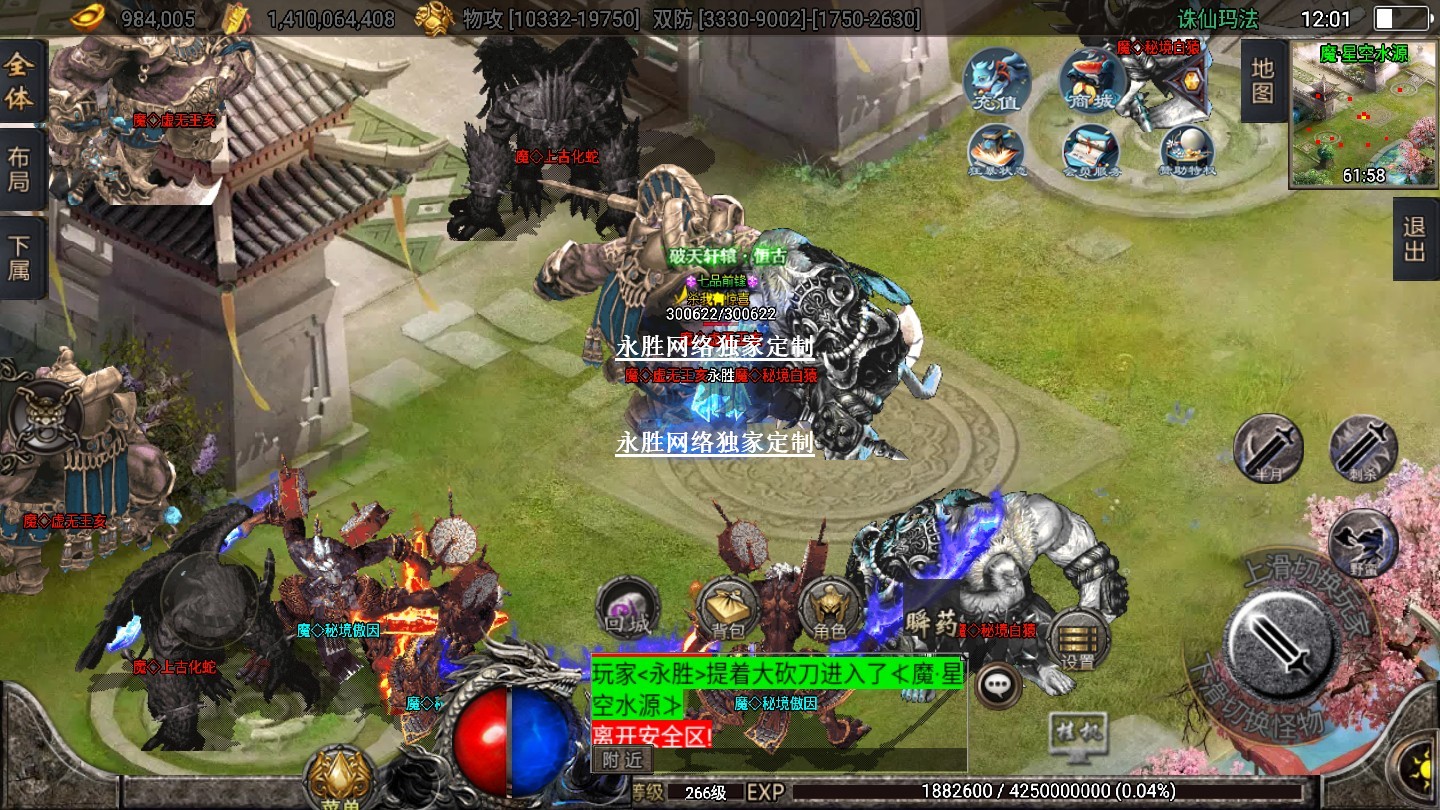Screen dimensions: 1440x810
Task: Open the chat speech-bubble button
Action: click(x=997, y=685)
